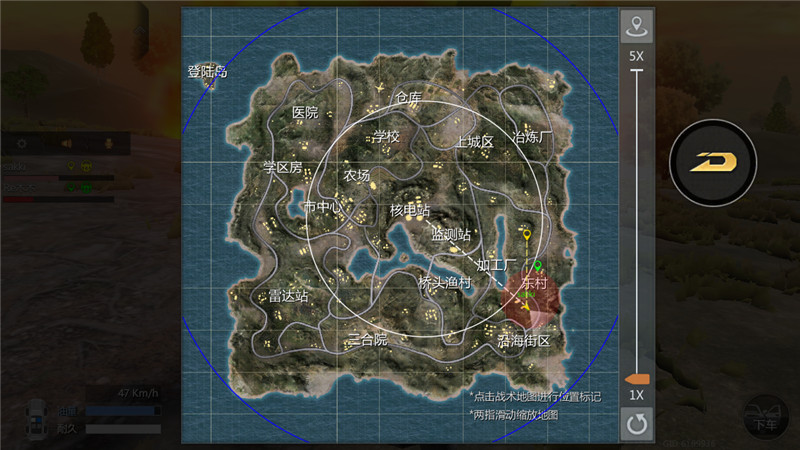800x450 pixels.
Task: Mark the 上城区 location
Action: [x=474, y=141]
